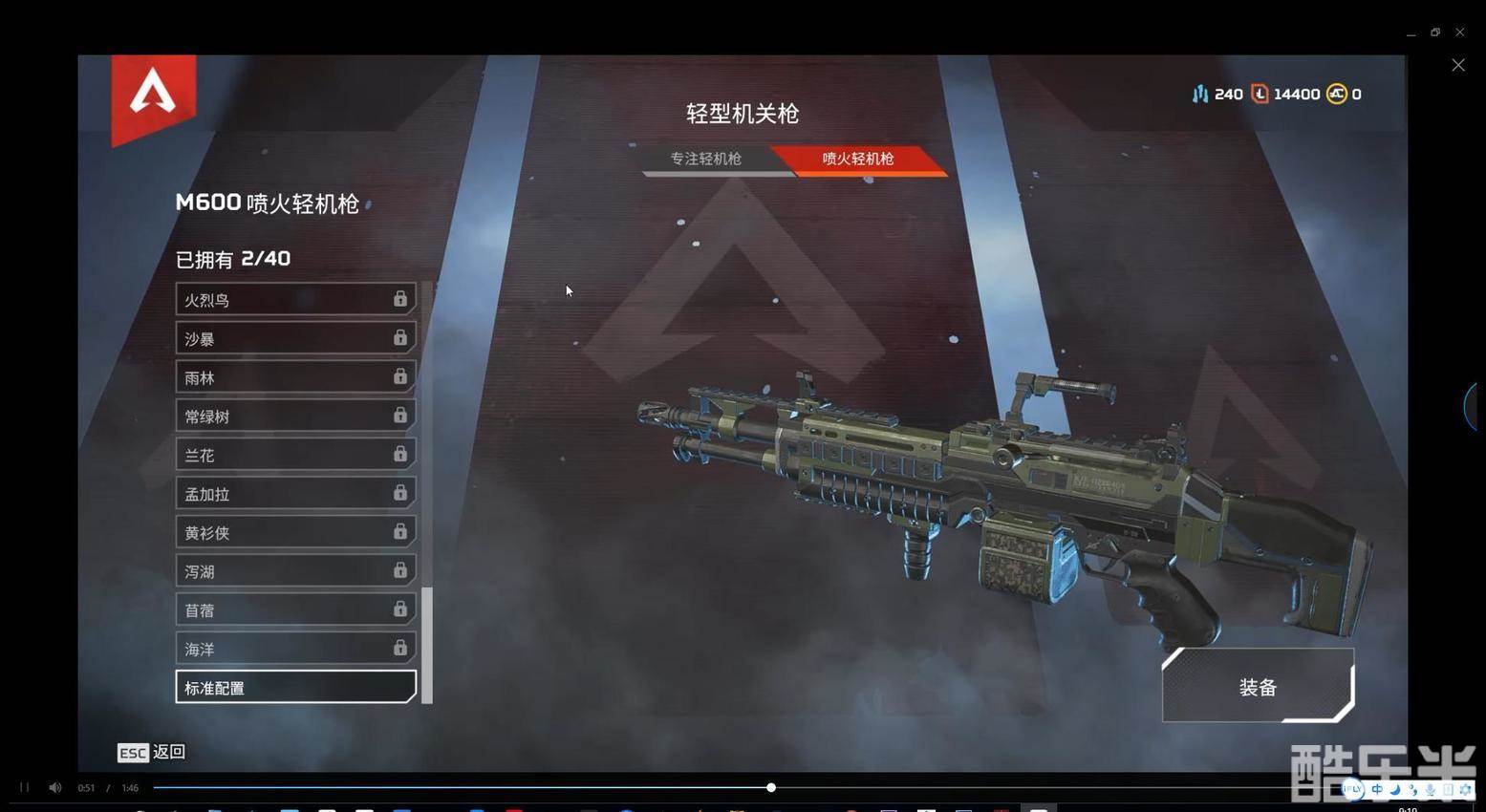Pause the video playback
Screen dimensions: 1486x812
(25, 787)
